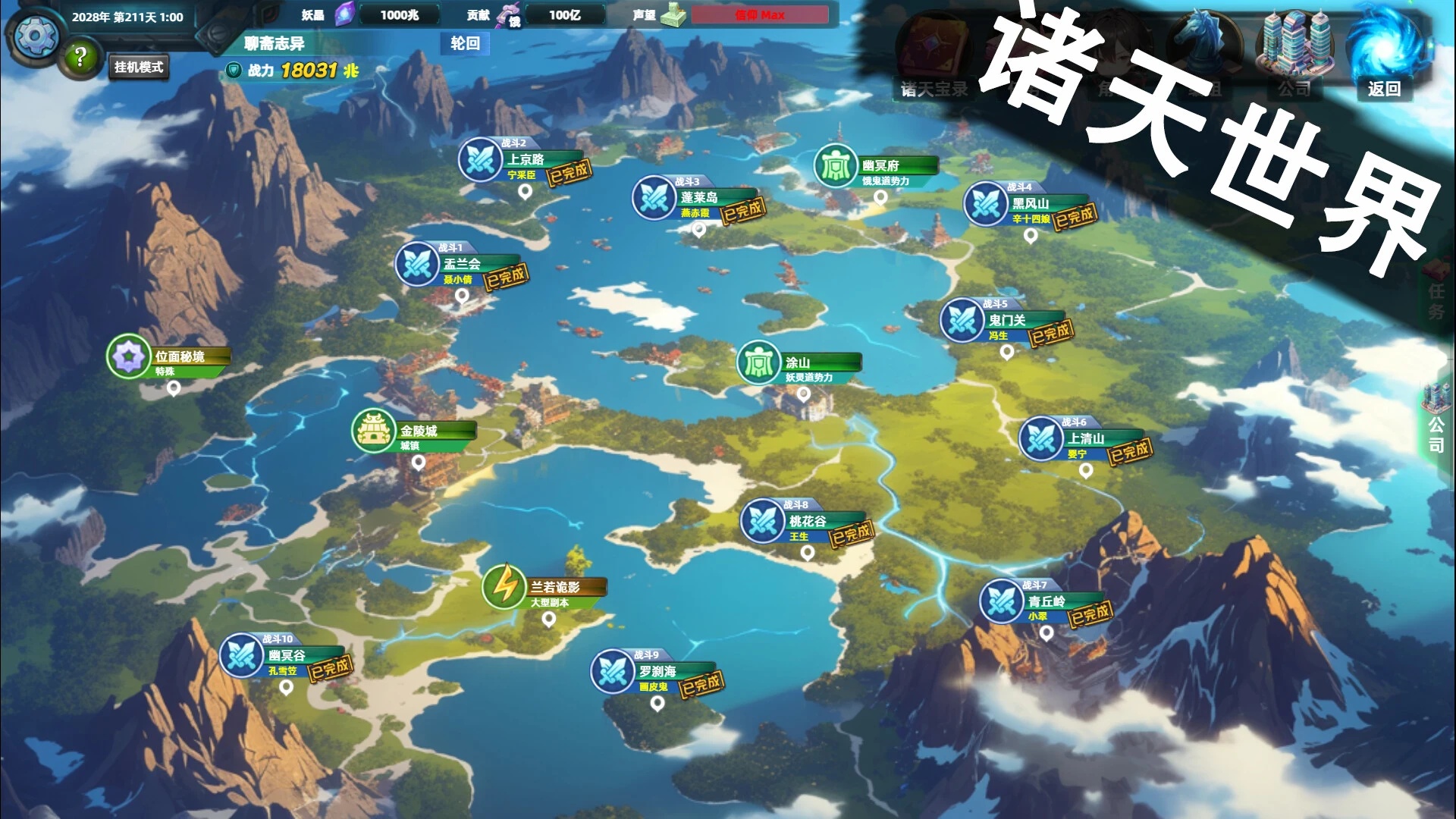The width and height of the screenshot is (1456, 819).
Task: Open the 位面秘境 special realm marker
Action: [x=127, y=356]
